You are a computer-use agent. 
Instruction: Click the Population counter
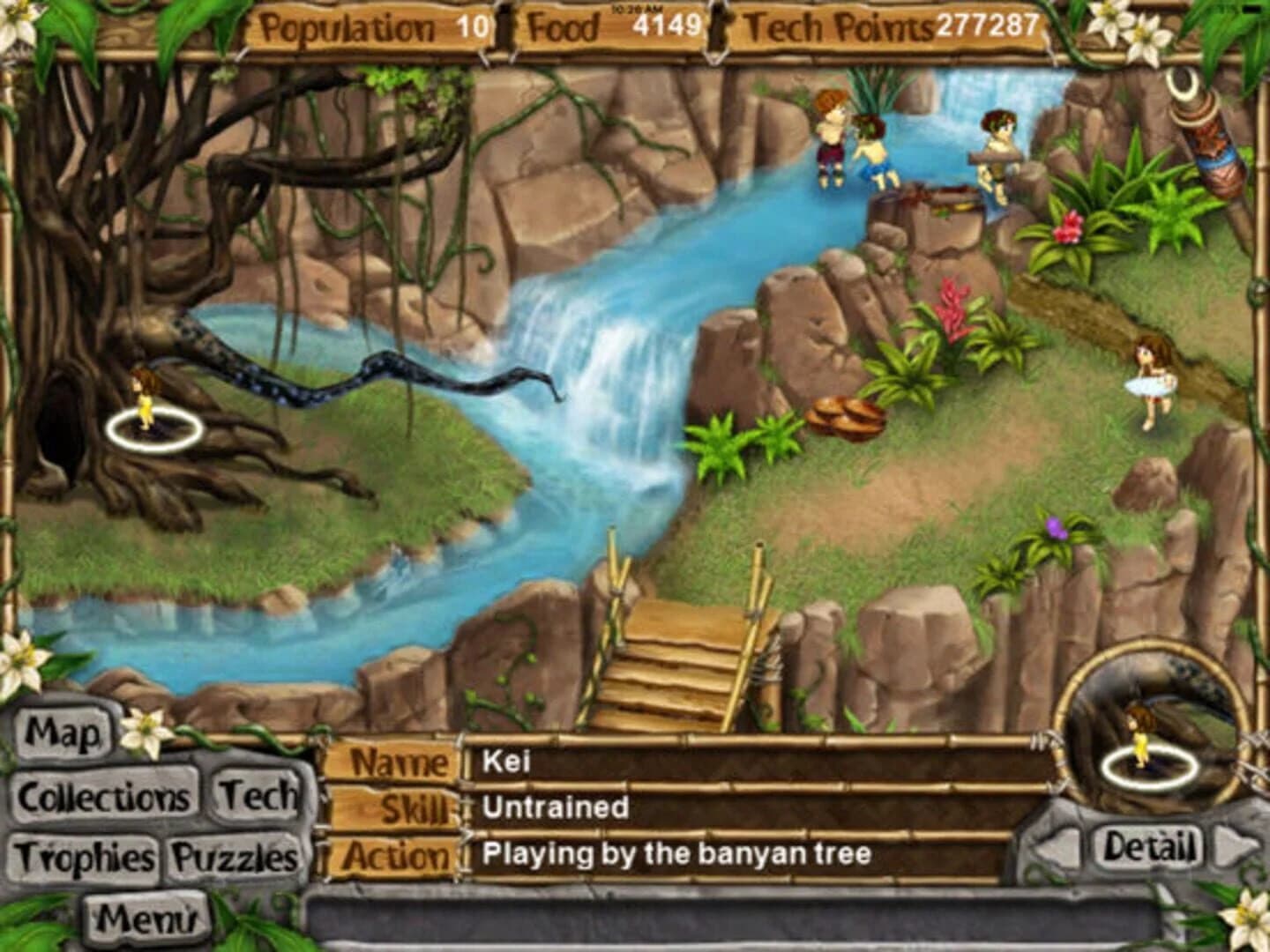pos(370,26)
